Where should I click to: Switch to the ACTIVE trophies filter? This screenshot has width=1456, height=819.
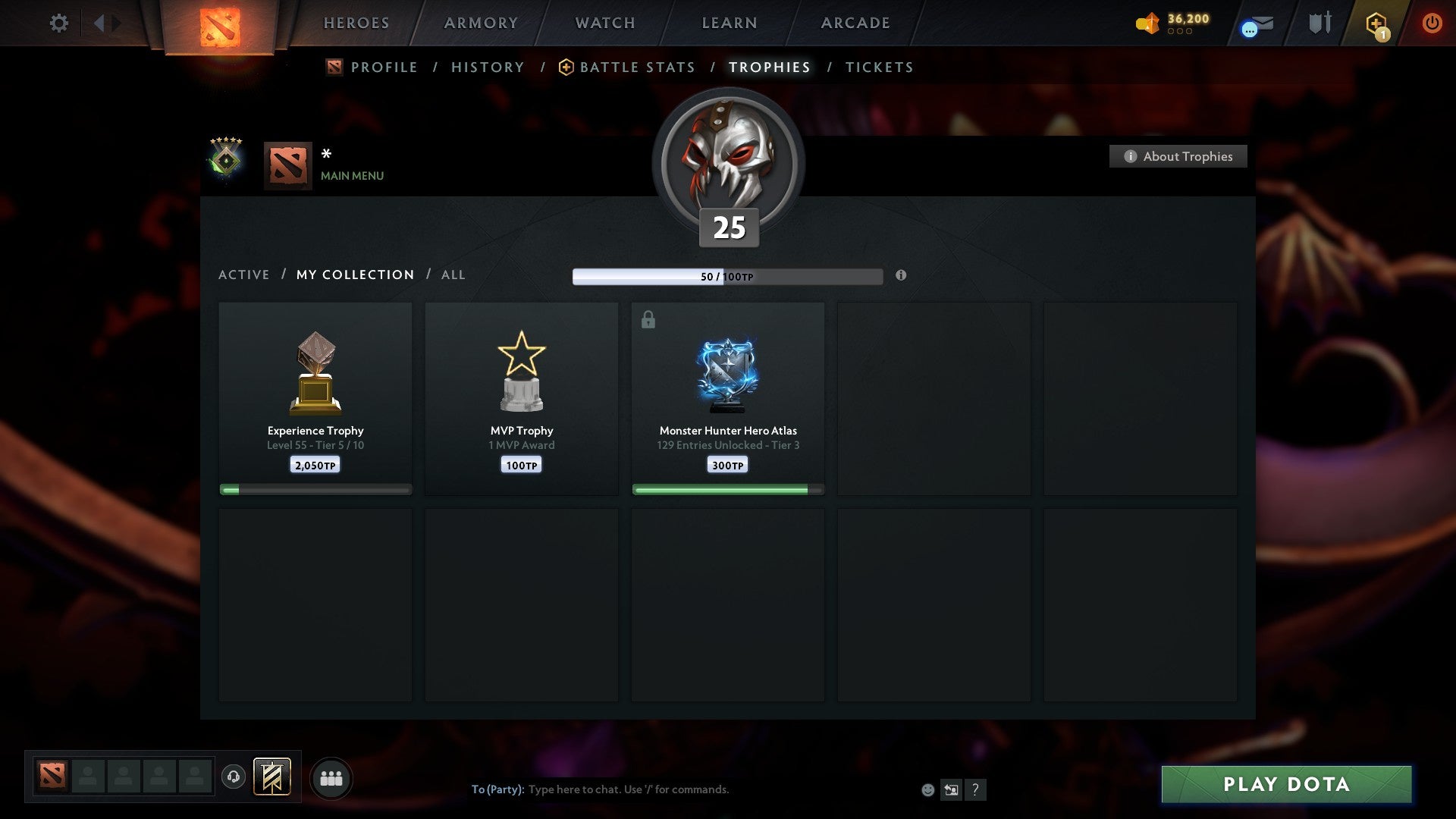coord(244,275)
